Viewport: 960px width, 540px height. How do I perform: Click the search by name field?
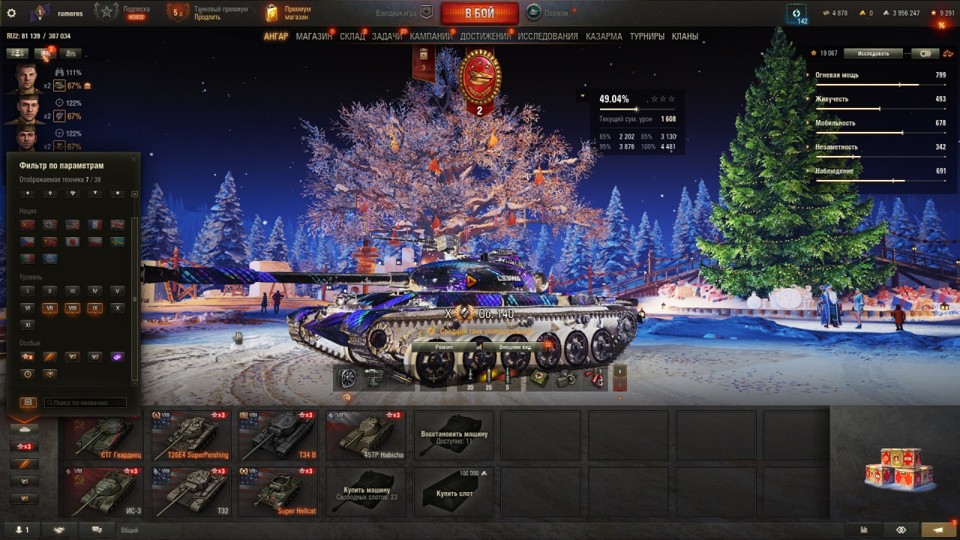tap(86, 403)
